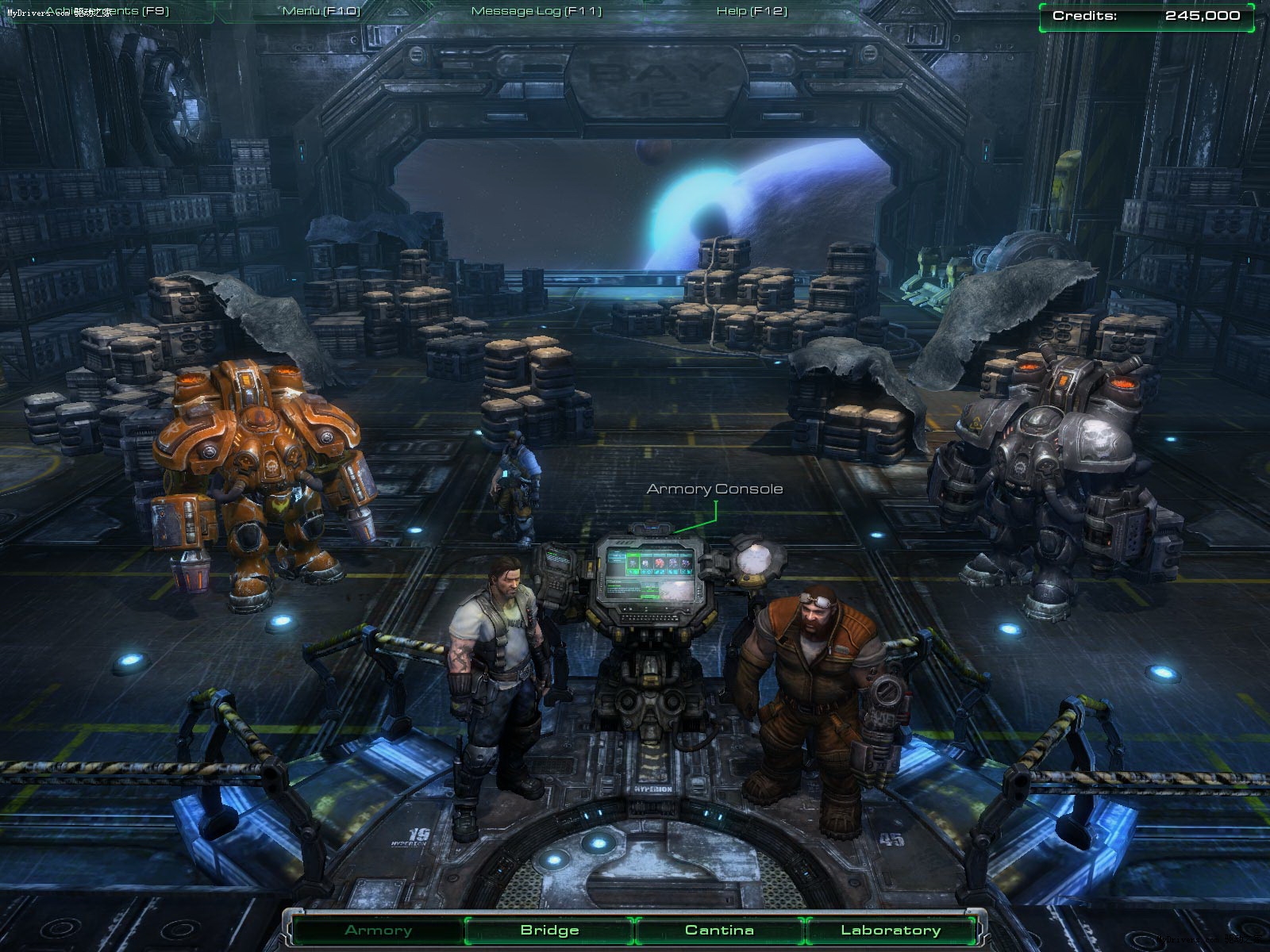Image resolution: width=1270 pixels, height=952 pixels.
Task: Select the Armory room button
Action: tap(379, 931)
